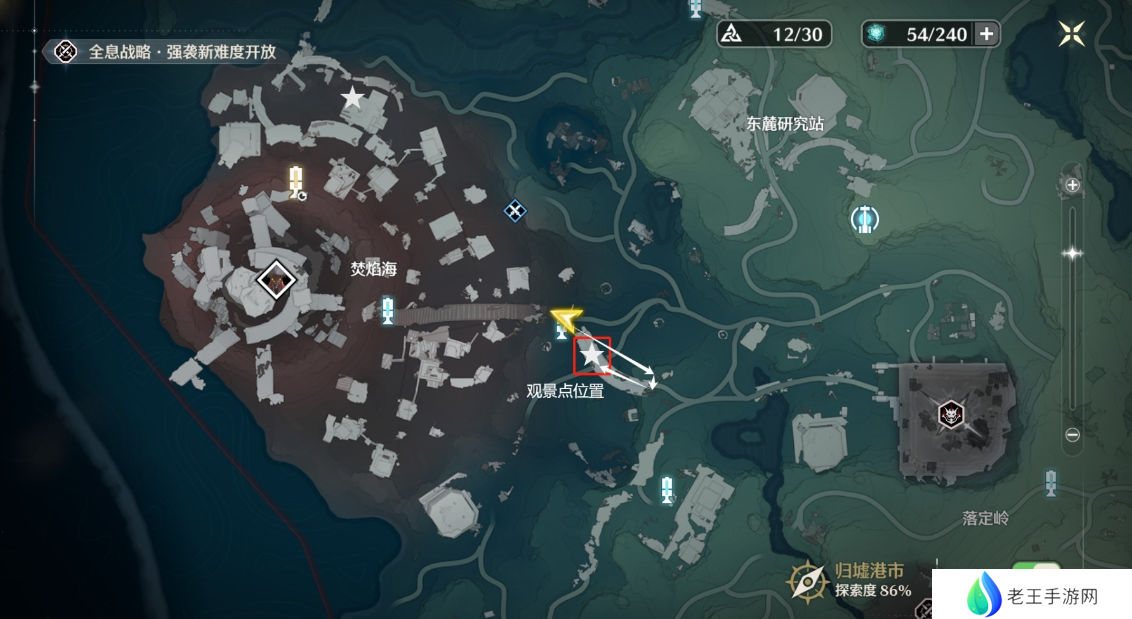
Task: Close the map with the star button
Action: coord(1072,34)
